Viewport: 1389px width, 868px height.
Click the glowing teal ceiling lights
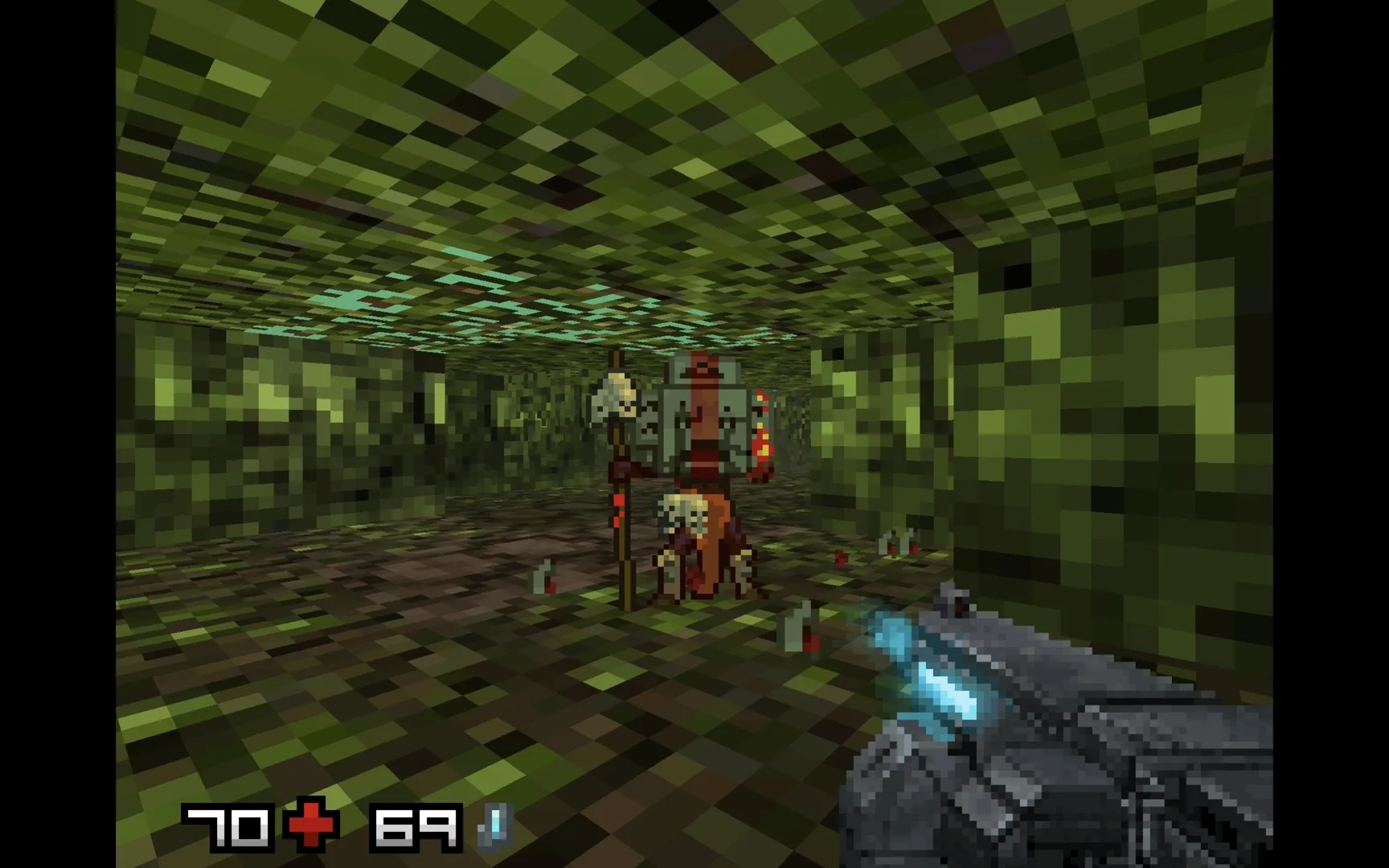[482, 305]
